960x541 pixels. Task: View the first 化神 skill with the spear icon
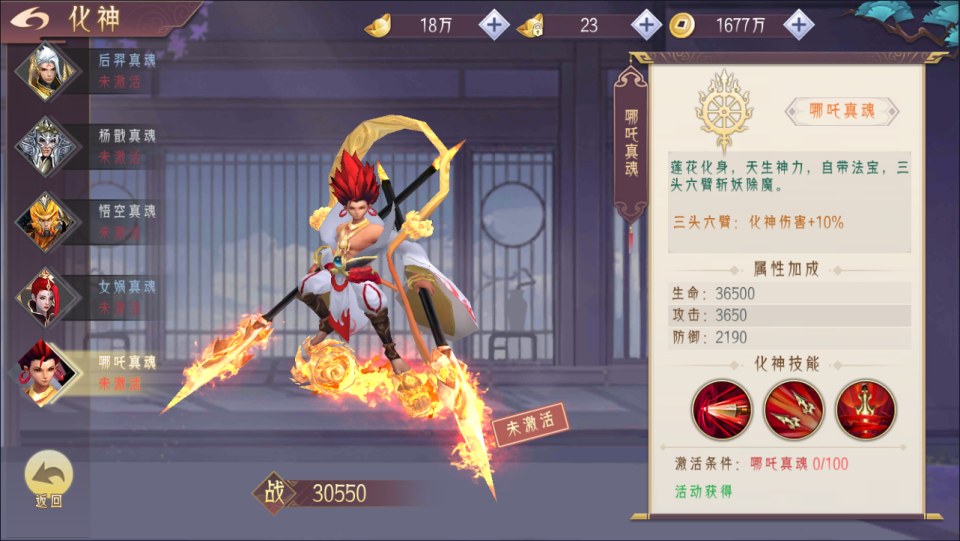coord(721,410)
